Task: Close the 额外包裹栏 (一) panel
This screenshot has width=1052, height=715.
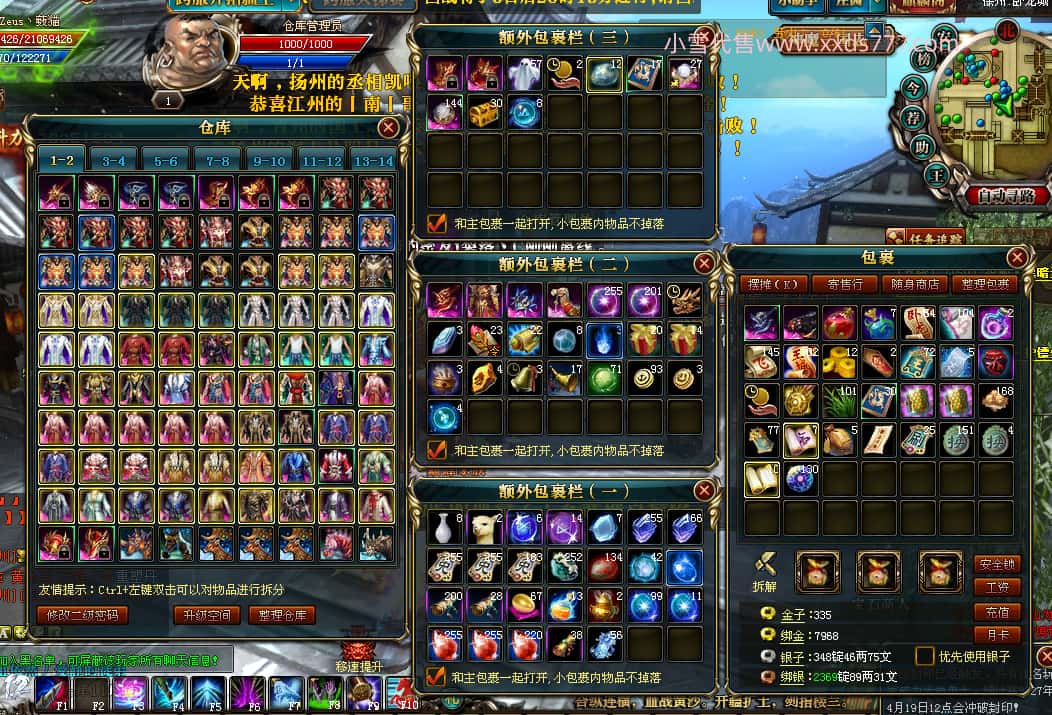Action: tap(704, 490)
